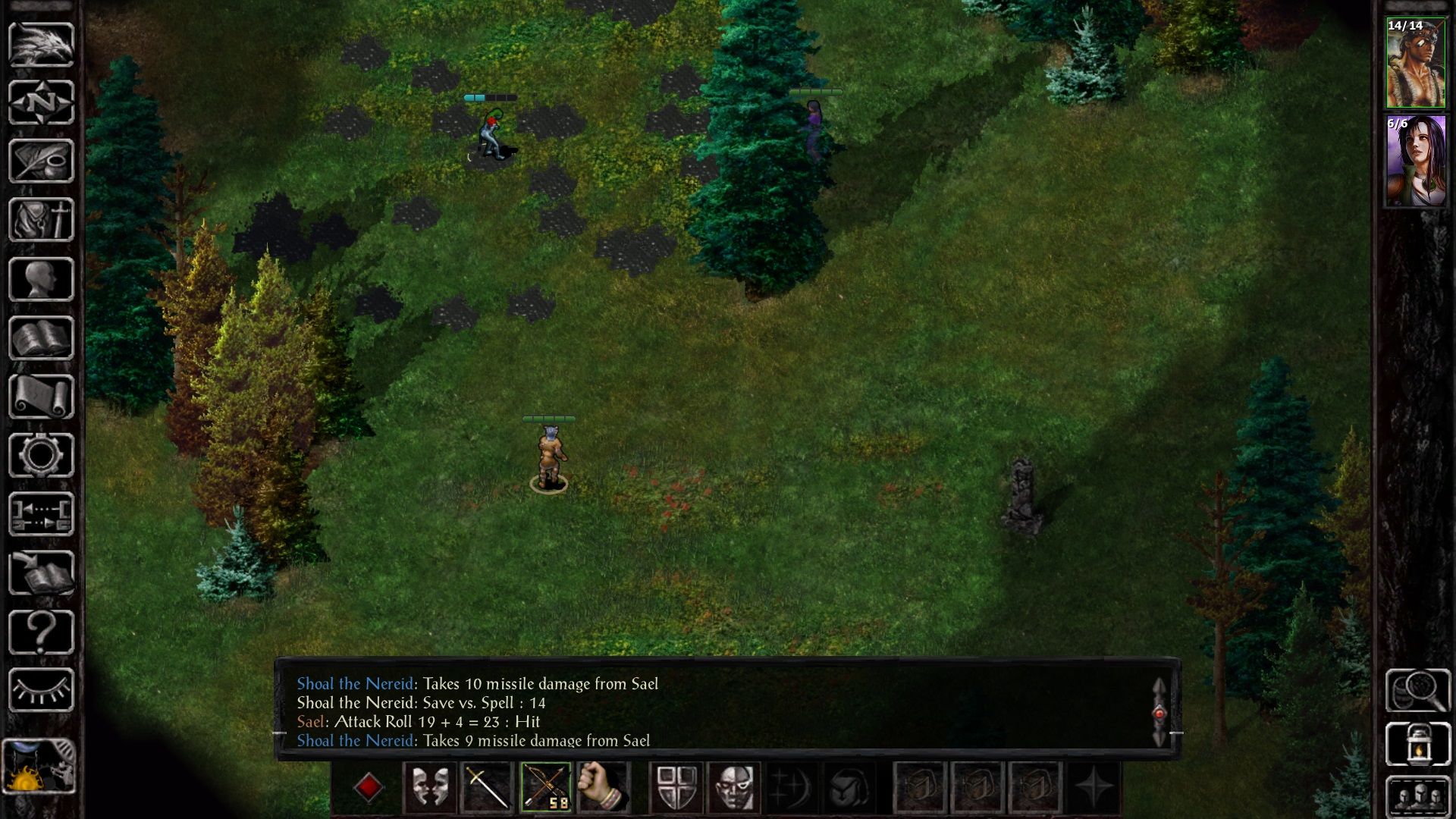This screenshot has width=1456, height=819.
Task: Open the inventory screen with the armor-and-sword icon
Action: tap(41, 220)
